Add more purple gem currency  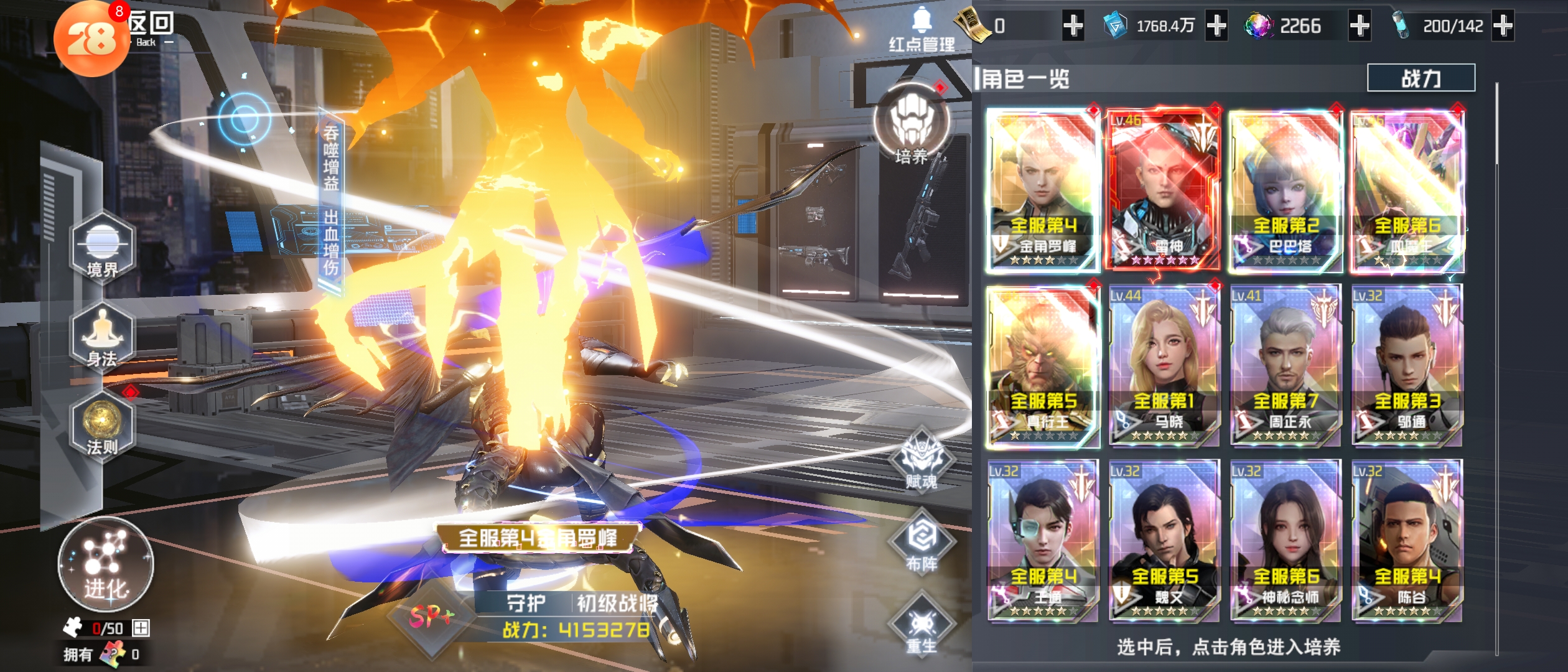coord(1360,26)
